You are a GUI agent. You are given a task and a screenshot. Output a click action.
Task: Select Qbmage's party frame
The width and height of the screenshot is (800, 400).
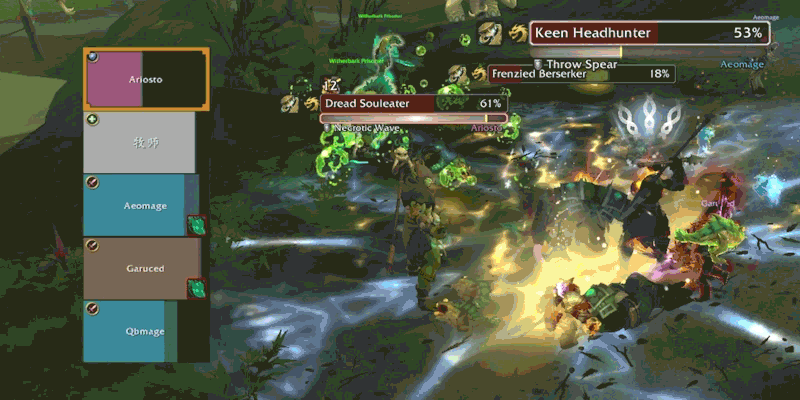coord(141,330)
